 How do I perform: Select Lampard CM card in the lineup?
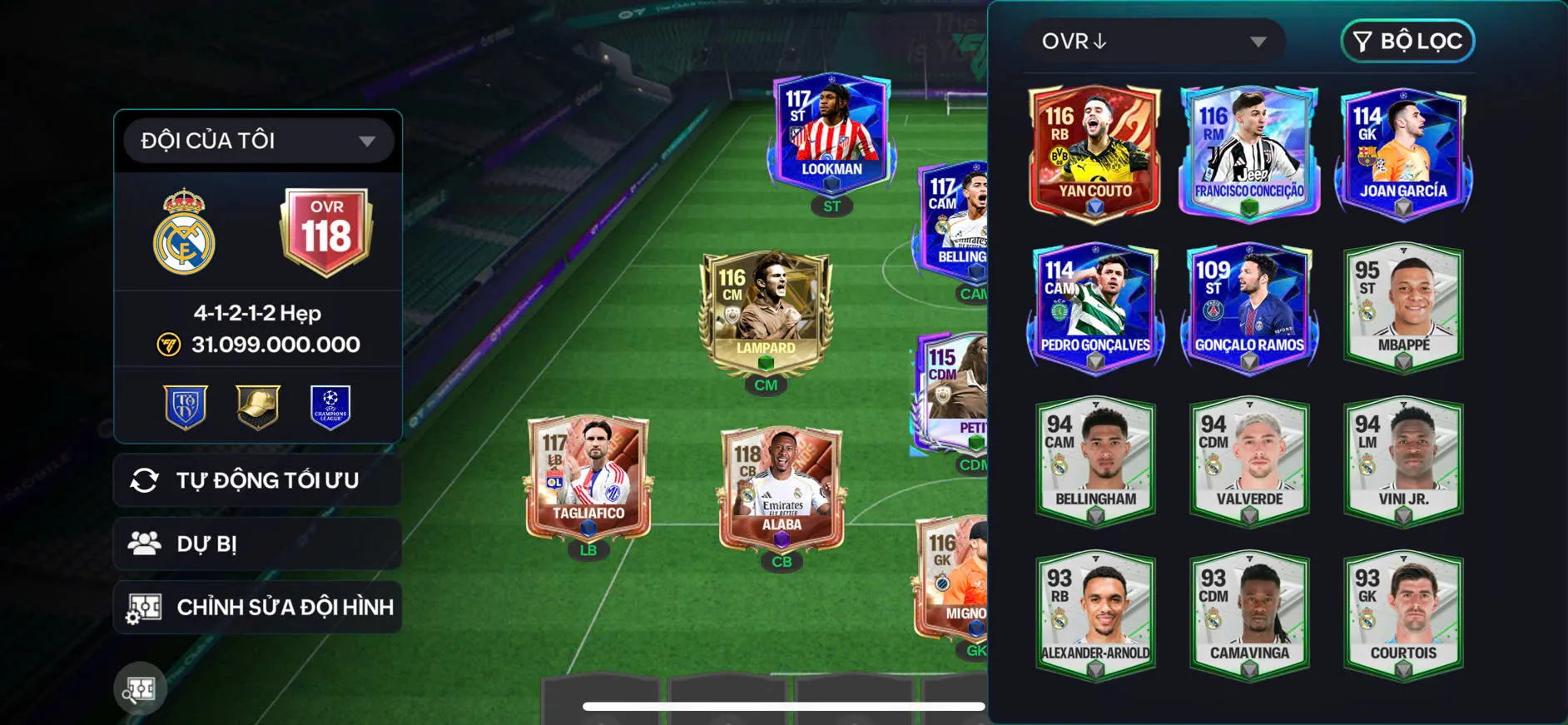pyautogui.click(x=766, y=312)
